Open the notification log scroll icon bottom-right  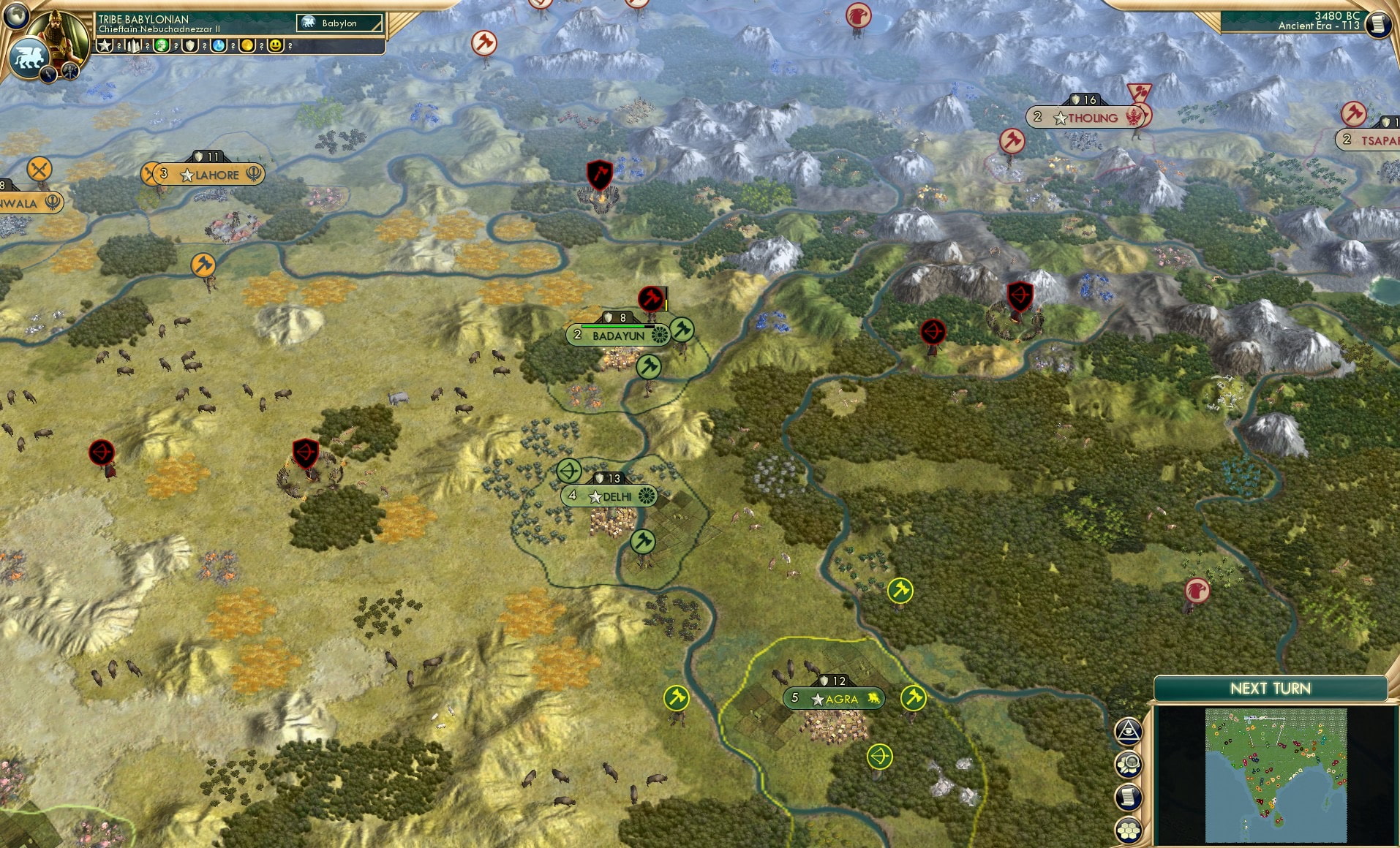click(x=1129, y=796)
